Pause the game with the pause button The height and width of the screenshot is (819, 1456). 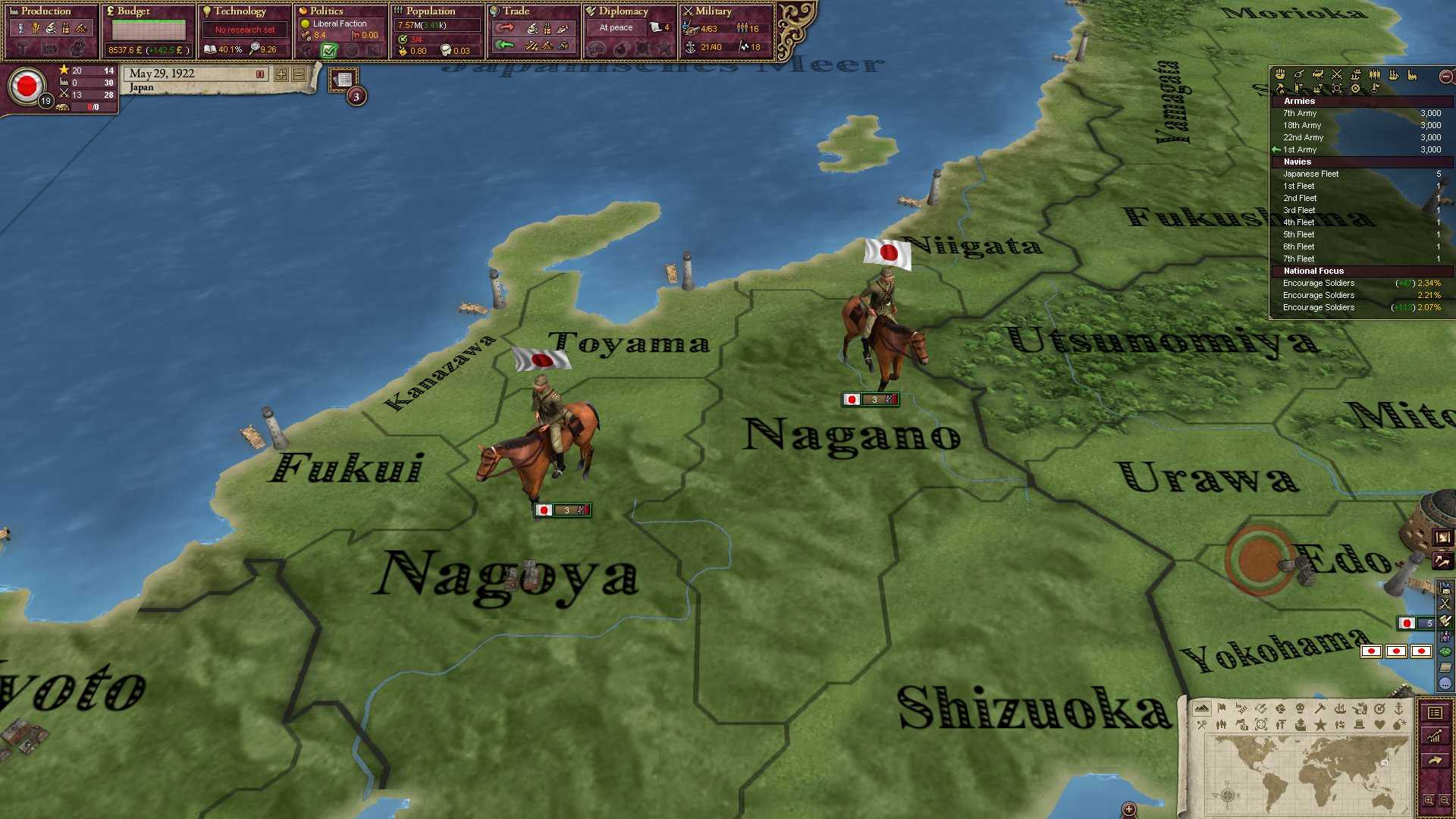(x=260, y=74)
